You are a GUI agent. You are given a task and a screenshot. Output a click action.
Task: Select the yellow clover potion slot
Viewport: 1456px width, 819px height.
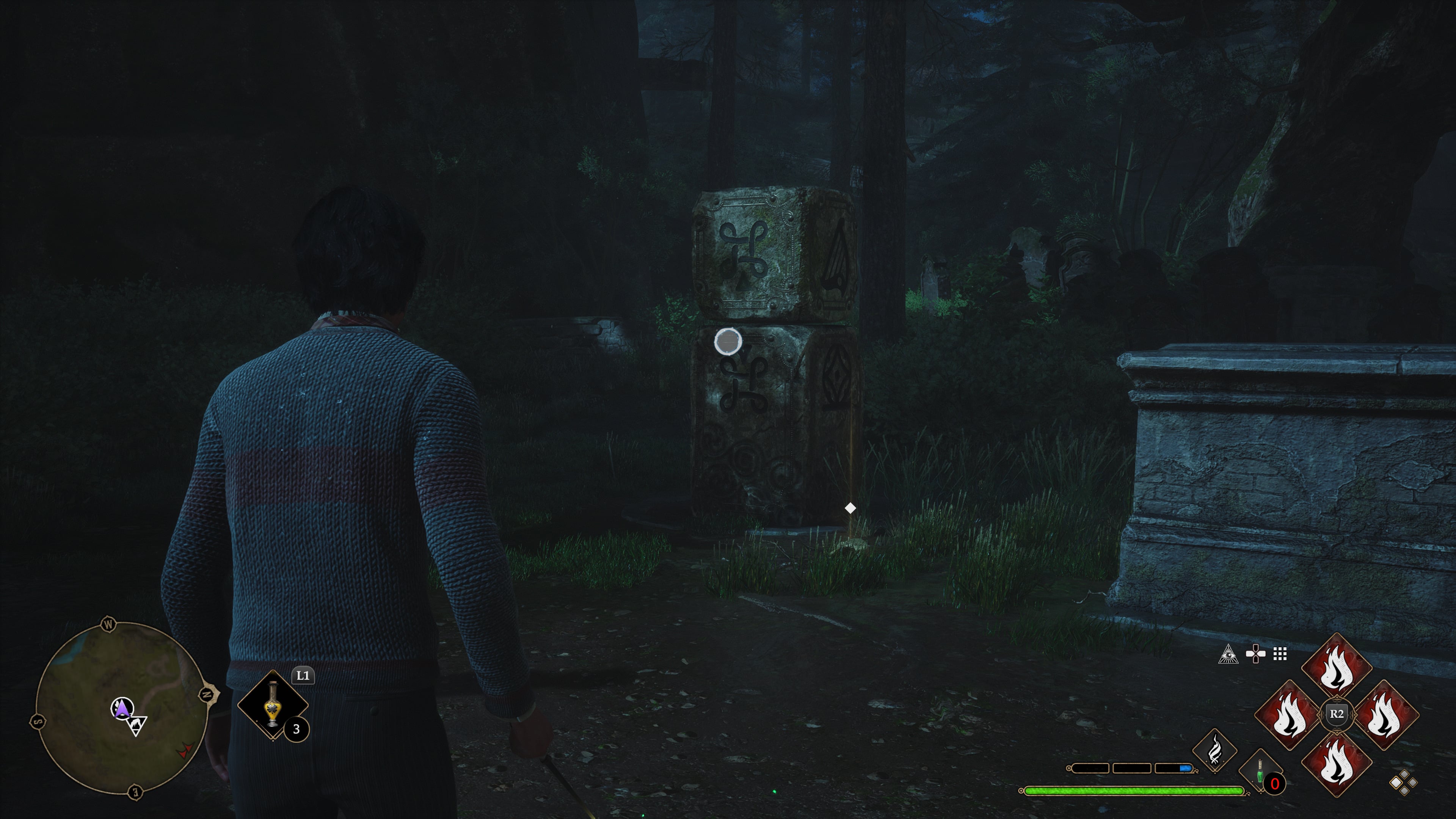point(273,705)
